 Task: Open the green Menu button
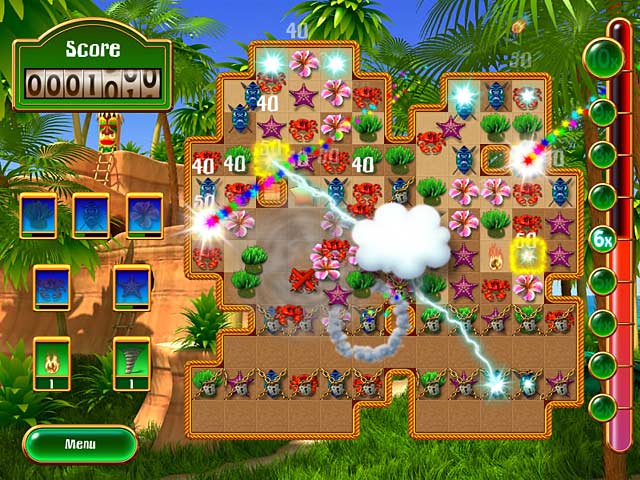click(x=79, y=443)
